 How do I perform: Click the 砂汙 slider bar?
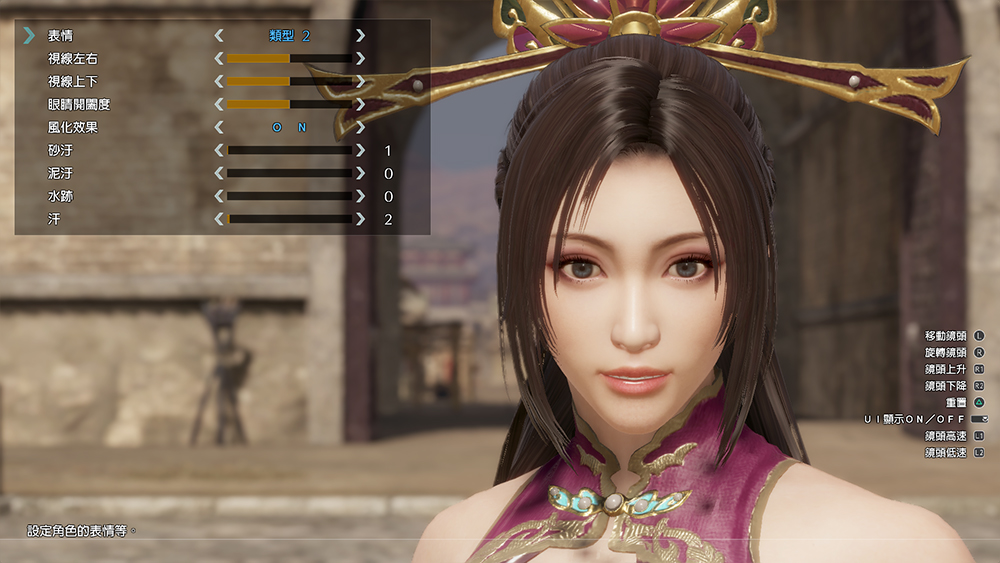[x=289, y=151]
